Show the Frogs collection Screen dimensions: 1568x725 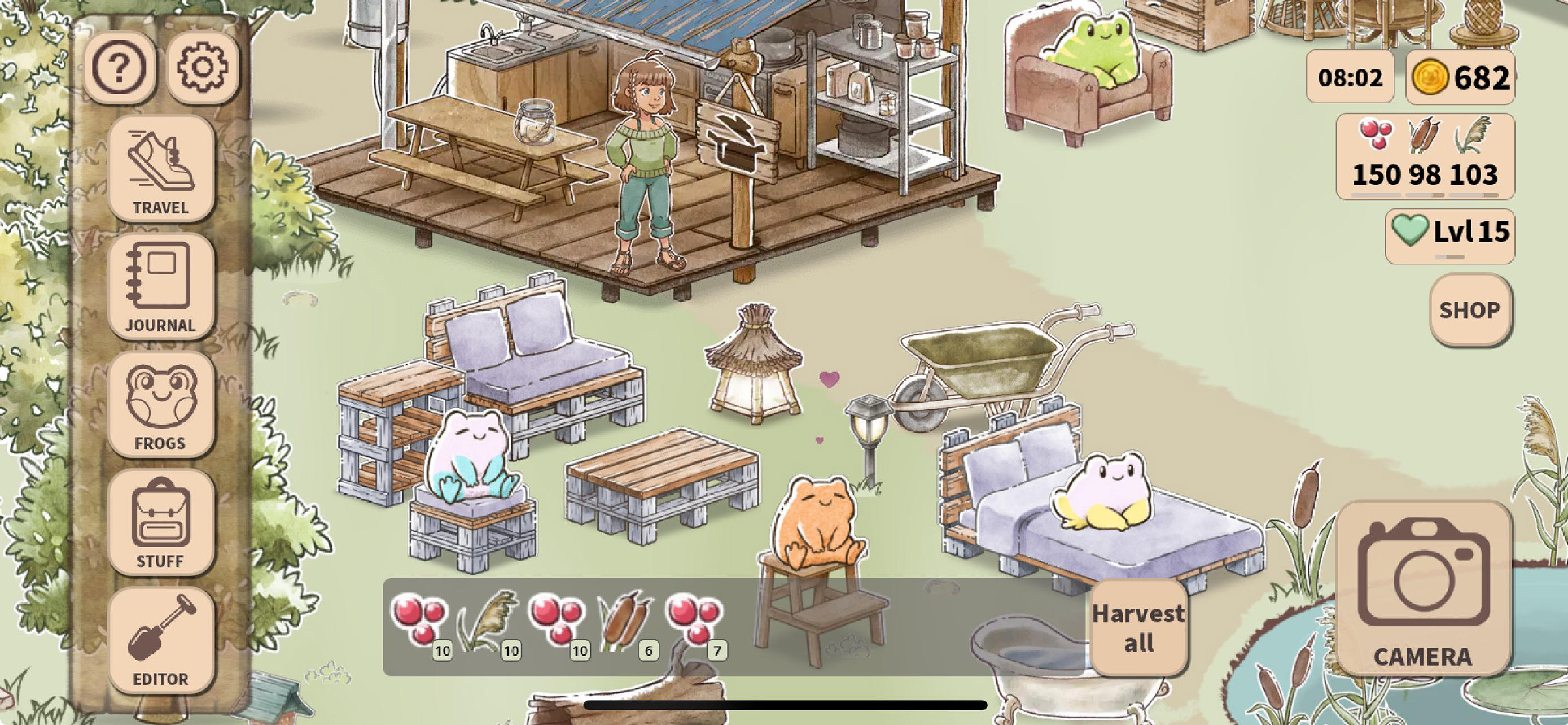161,404
